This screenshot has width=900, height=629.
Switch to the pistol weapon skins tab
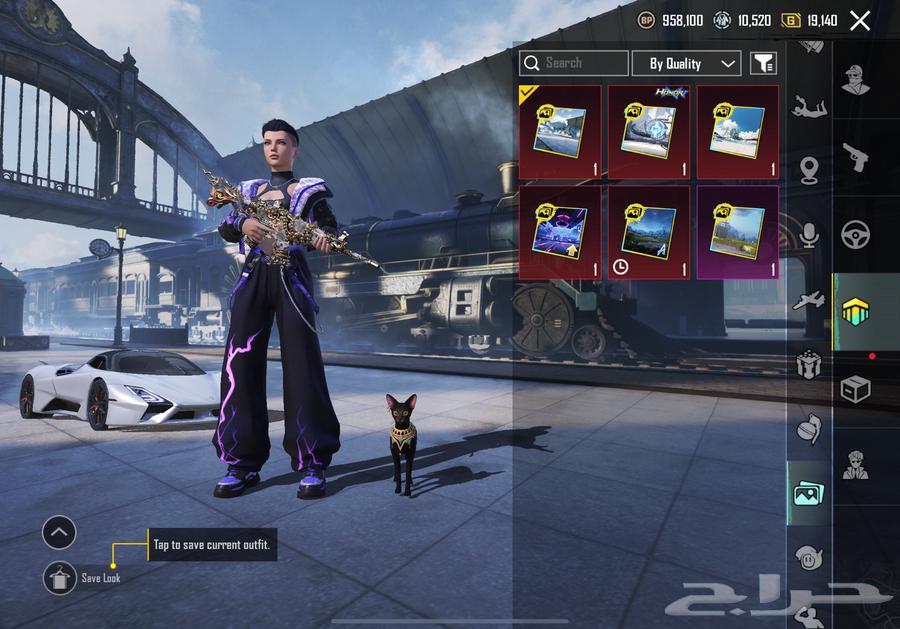(855, 157)
